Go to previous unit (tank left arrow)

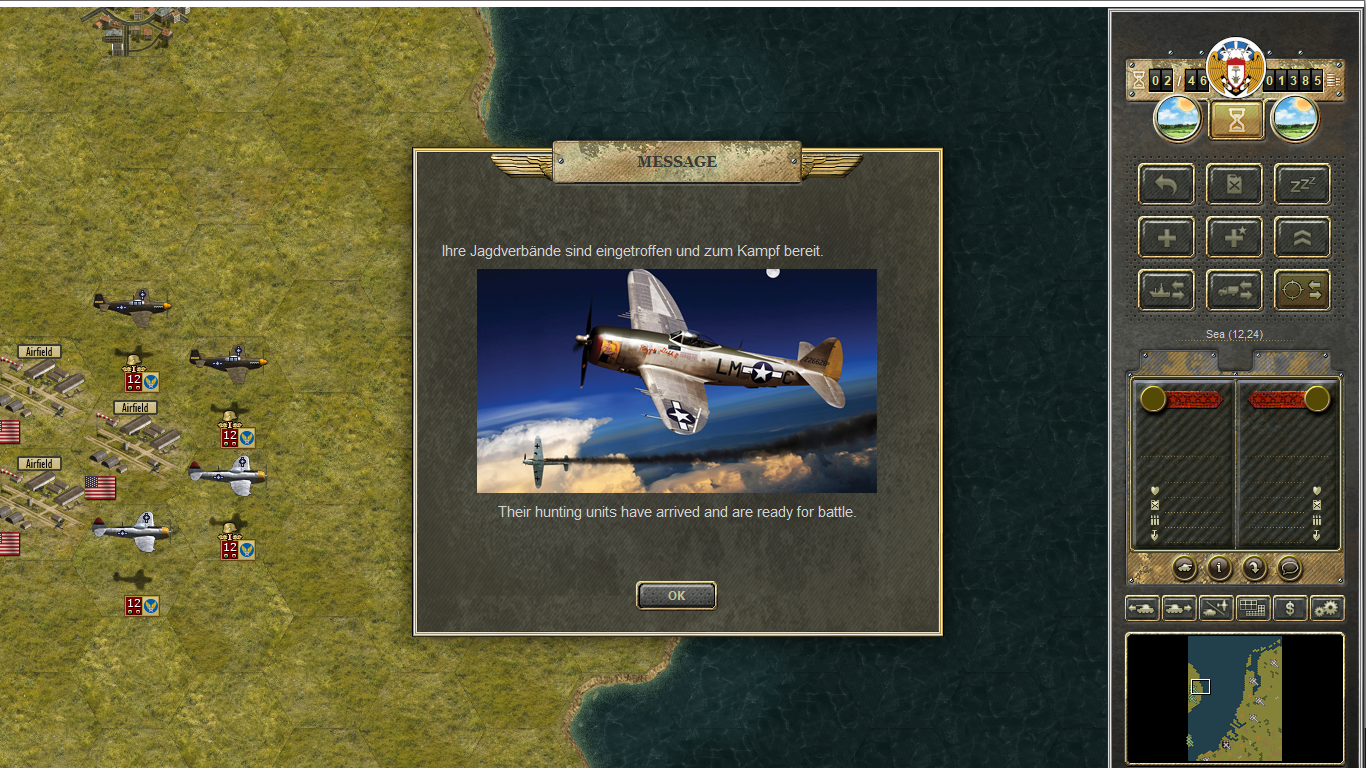[x=1142, y=608]
